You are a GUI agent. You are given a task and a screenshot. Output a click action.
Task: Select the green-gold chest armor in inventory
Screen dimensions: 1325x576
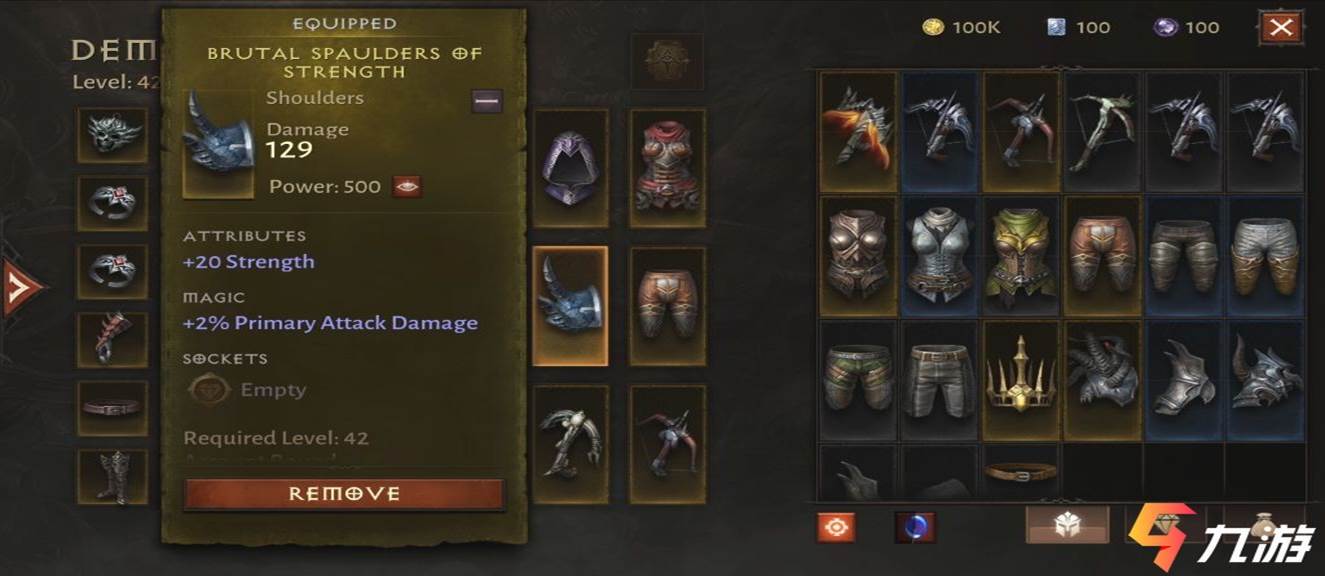[1022, 256]
